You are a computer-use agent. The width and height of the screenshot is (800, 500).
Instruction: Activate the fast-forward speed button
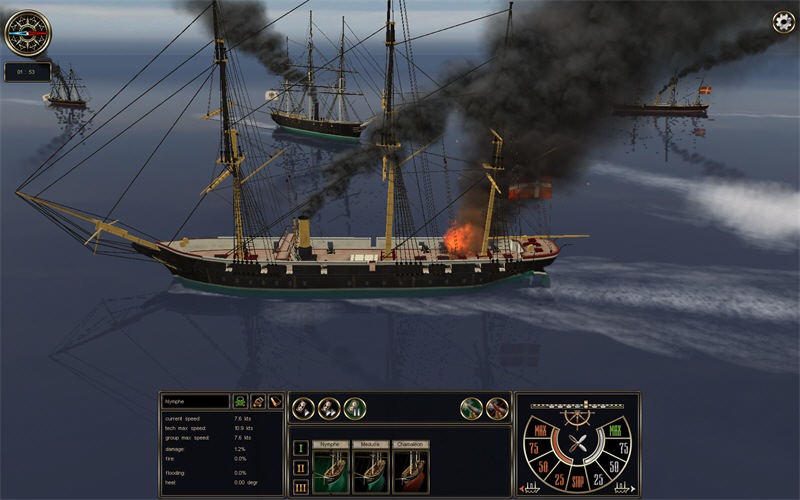point(329,408)
